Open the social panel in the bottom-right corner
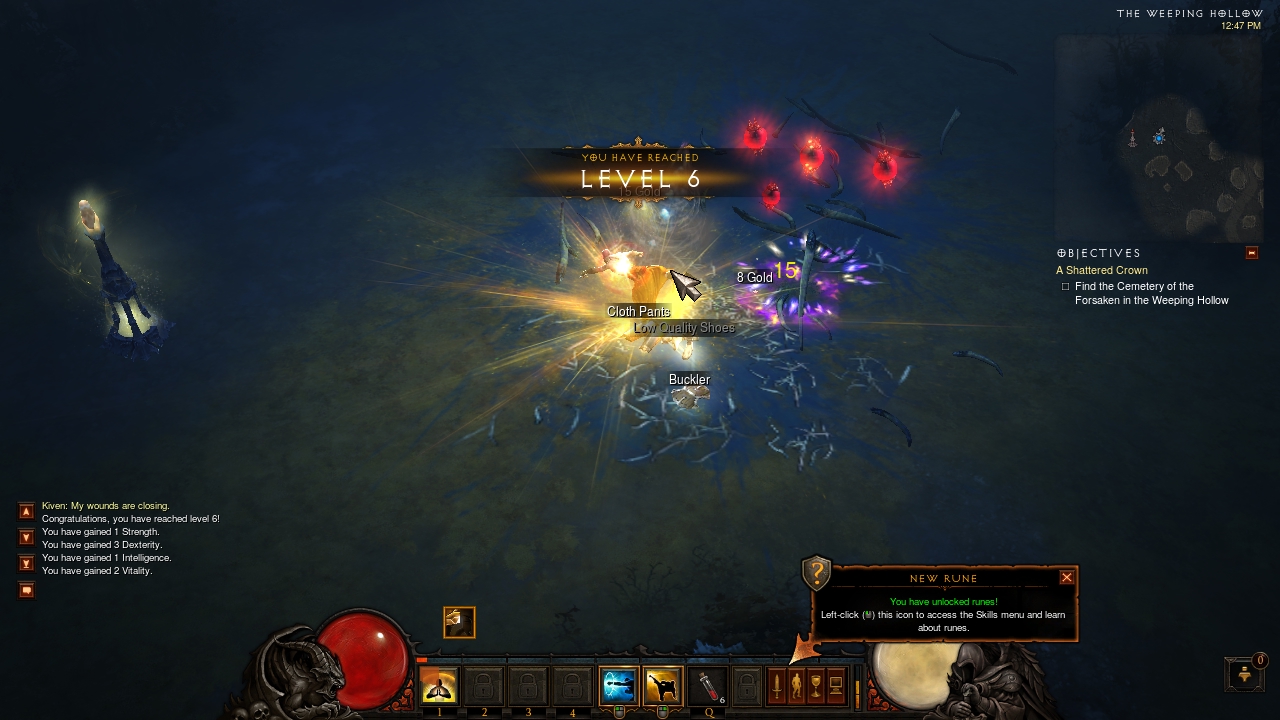This screenshot has height=720, width=1280. [1244, 674]
